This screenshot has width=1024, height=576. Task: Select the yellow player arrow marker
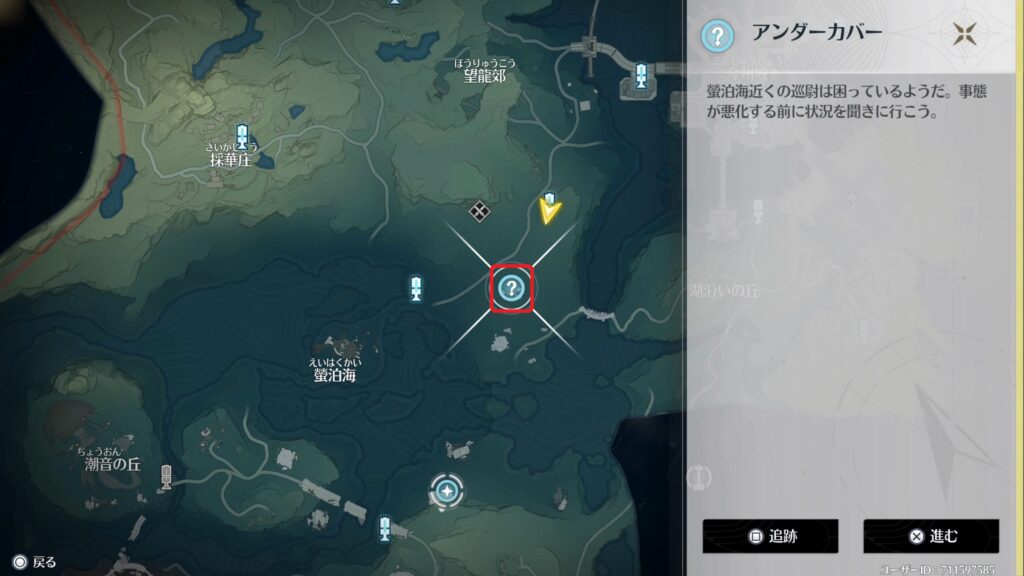coord(549,210)
